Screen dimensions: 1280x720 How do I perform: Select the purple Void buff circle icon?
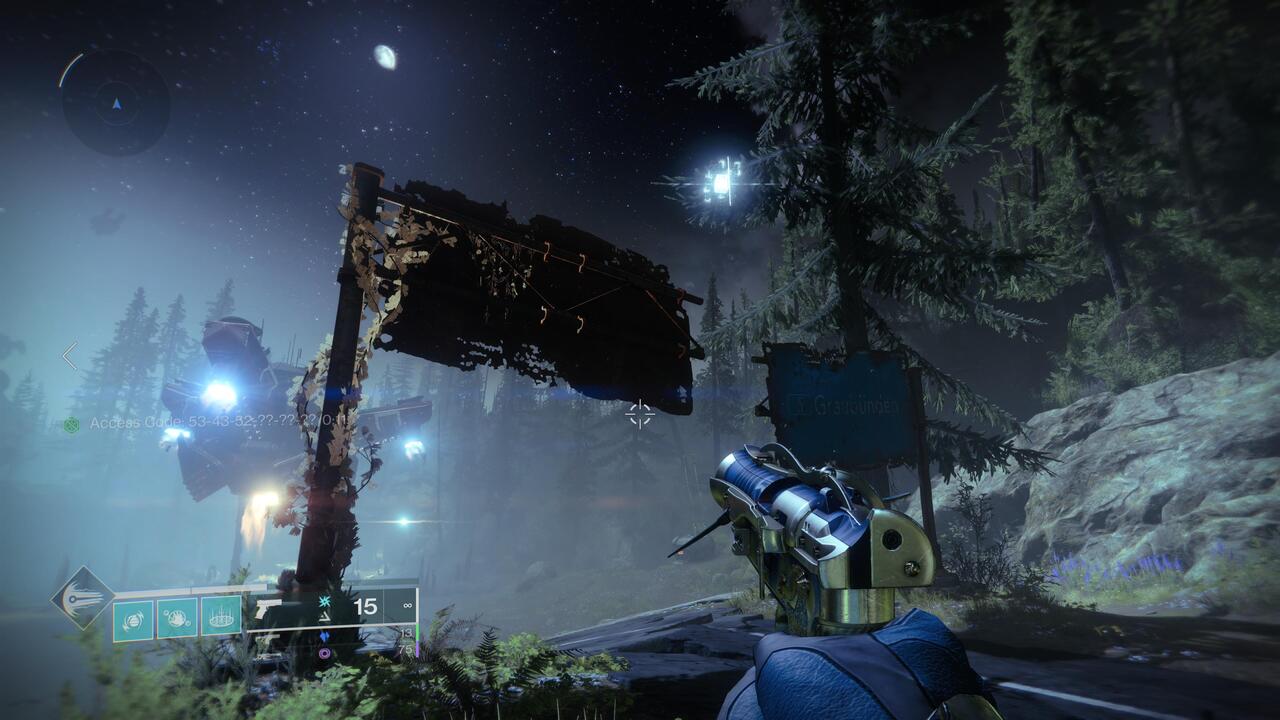coord(325,652)
